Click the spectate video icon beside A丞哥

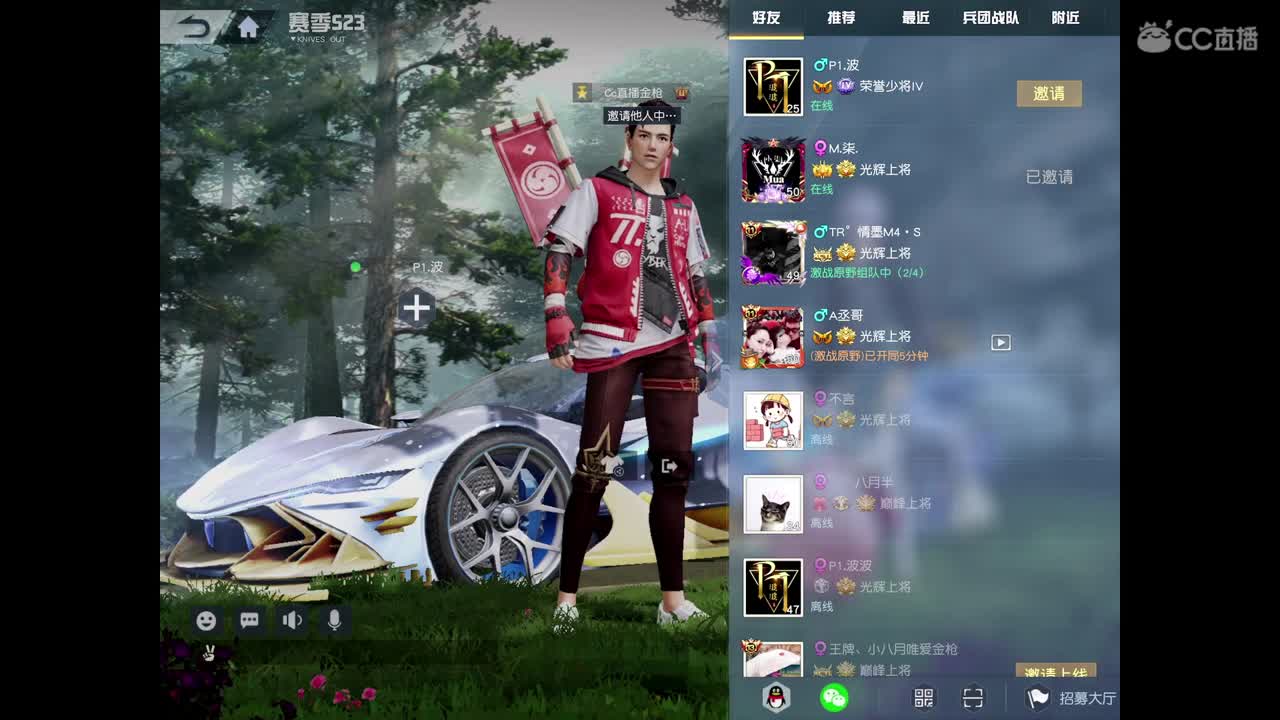tap(999, 342)
